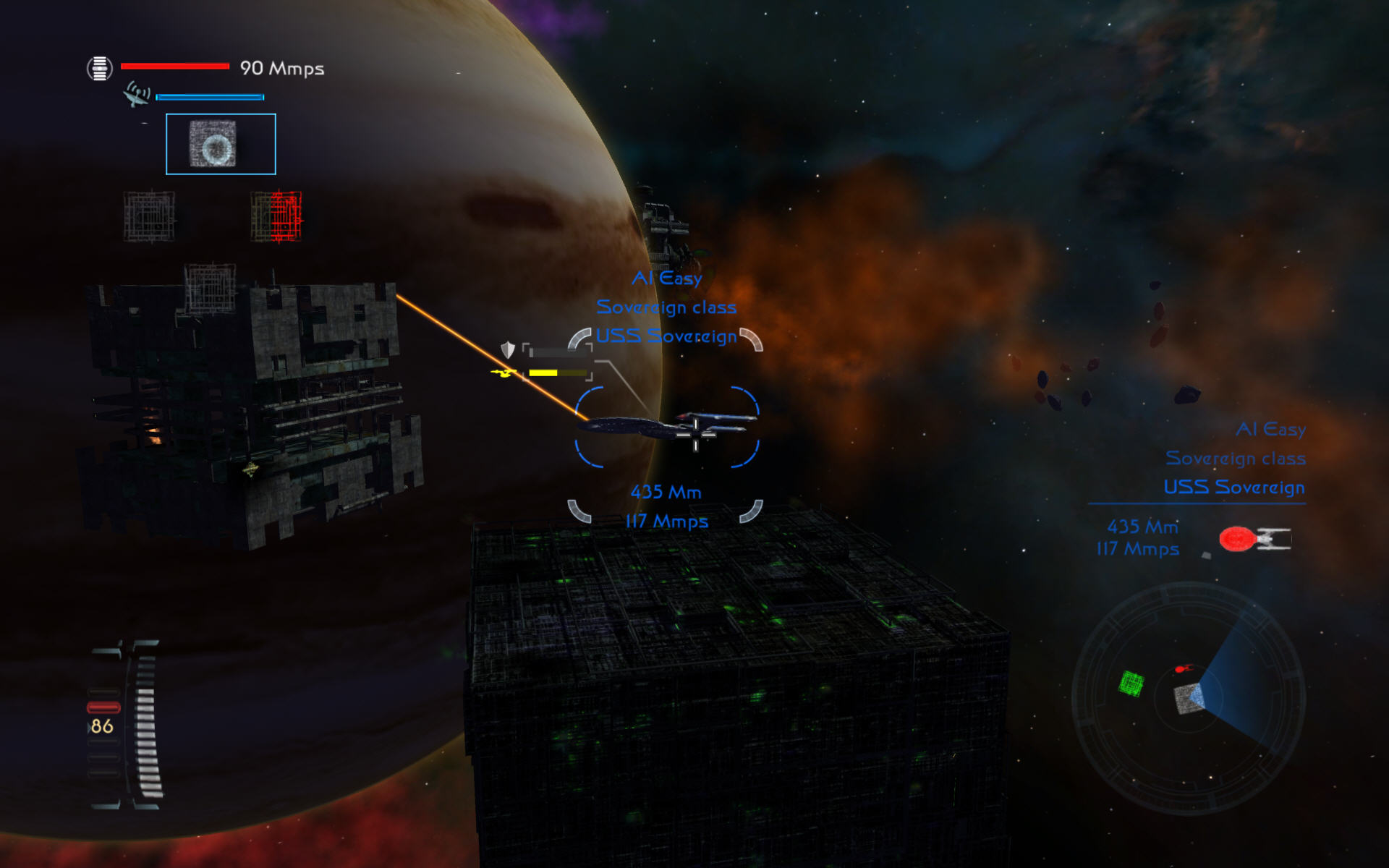The image size is (1389, 868).
Task: Click the sensor dish icon
Action: (x=137, y=95)
